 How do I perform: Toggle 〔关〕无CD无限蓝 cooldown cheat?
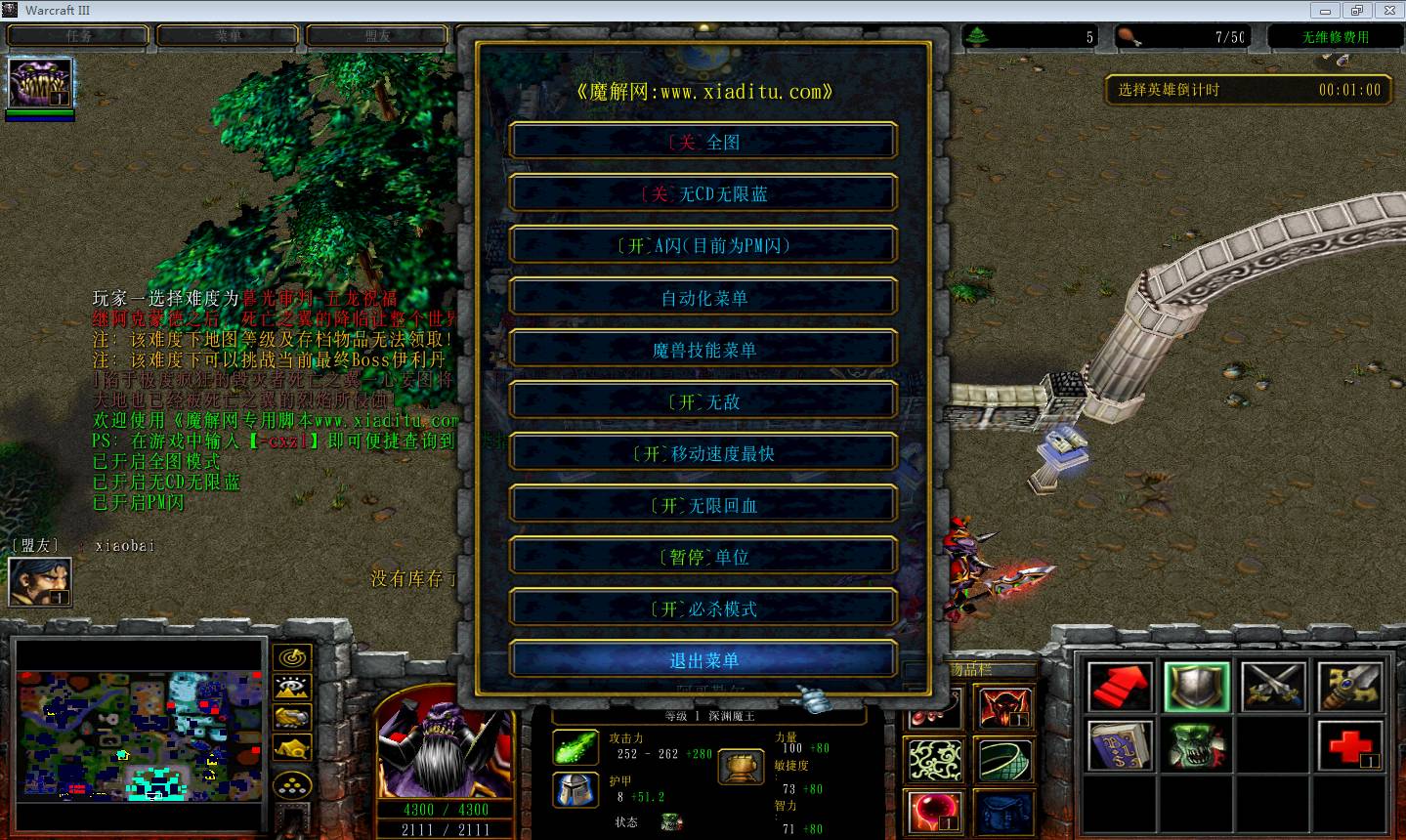(702, 193)
